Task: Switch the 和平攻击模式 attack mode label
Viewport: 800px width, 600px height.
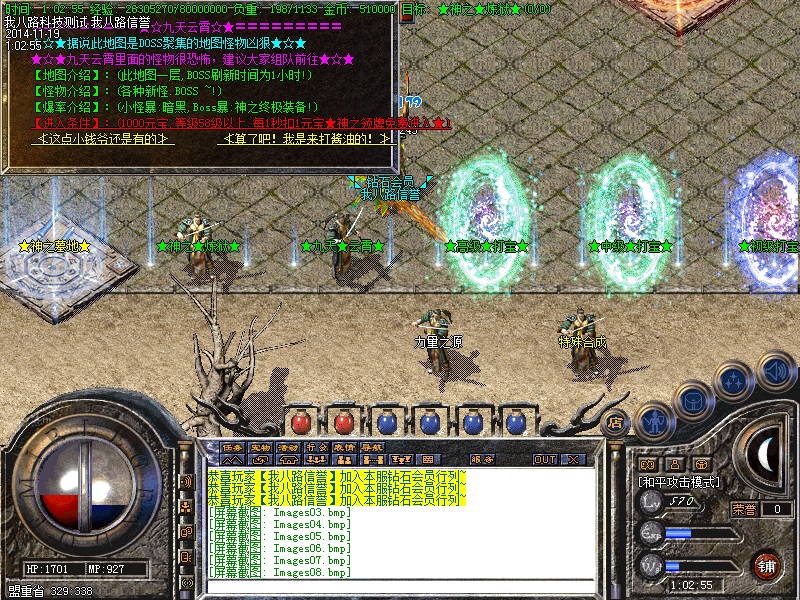Action: pyautogui.click(x=680, y=481)
